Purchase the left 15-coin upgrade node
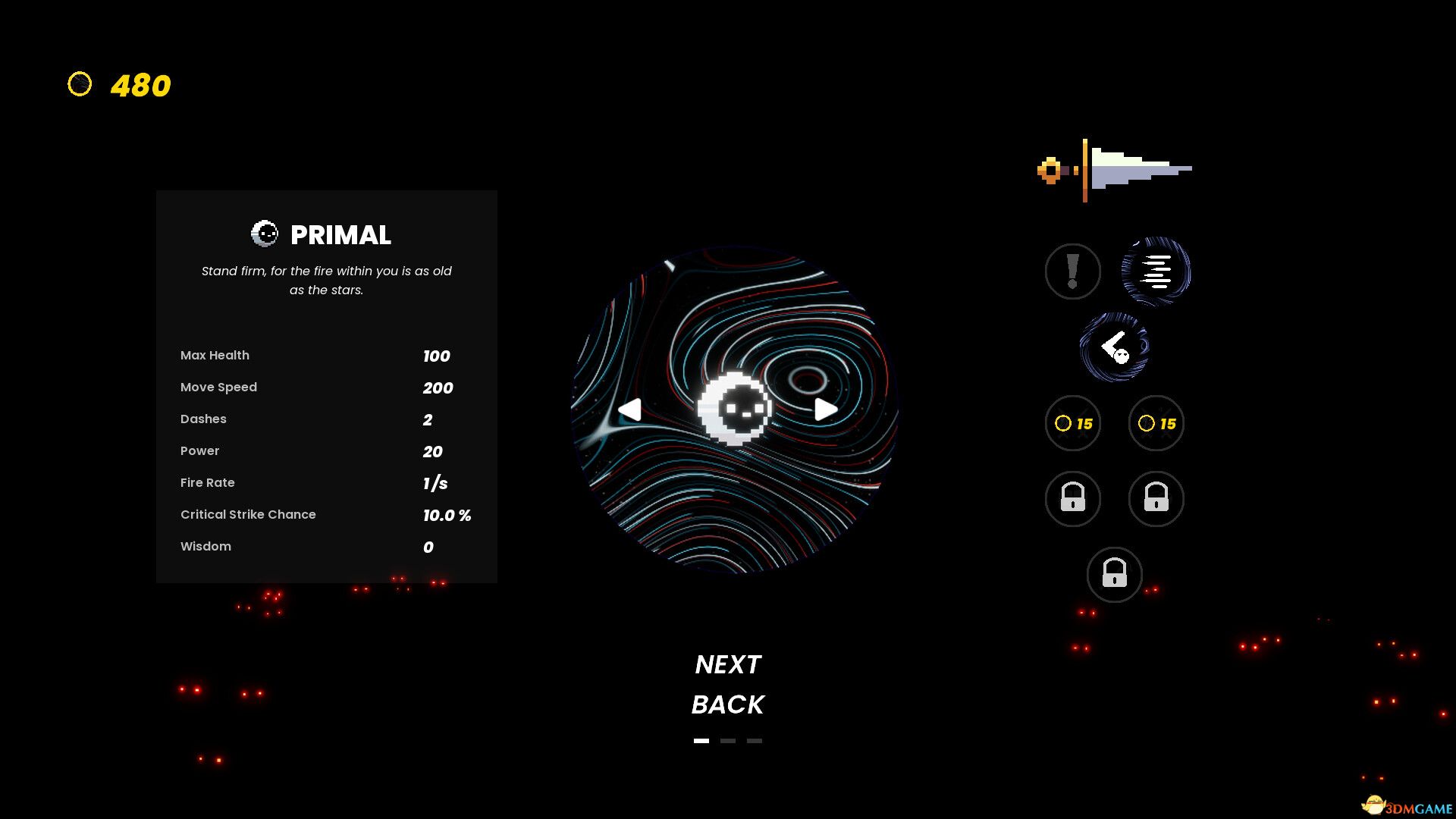This screenshot has width=1456, height=819. [x=1072, y=424]
